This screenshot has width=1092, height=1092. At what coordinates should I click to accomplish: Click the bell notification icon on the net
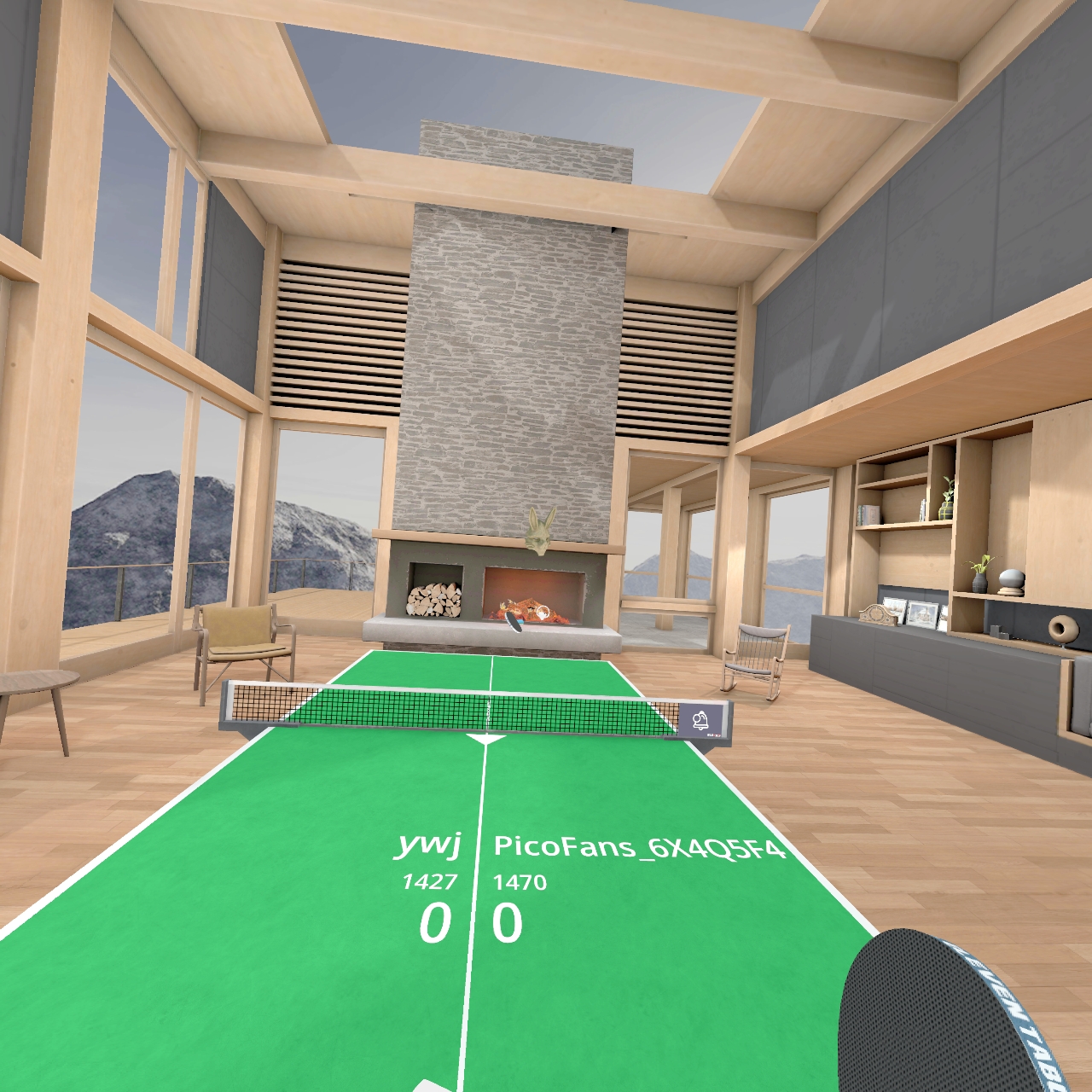tap(702, 719)
